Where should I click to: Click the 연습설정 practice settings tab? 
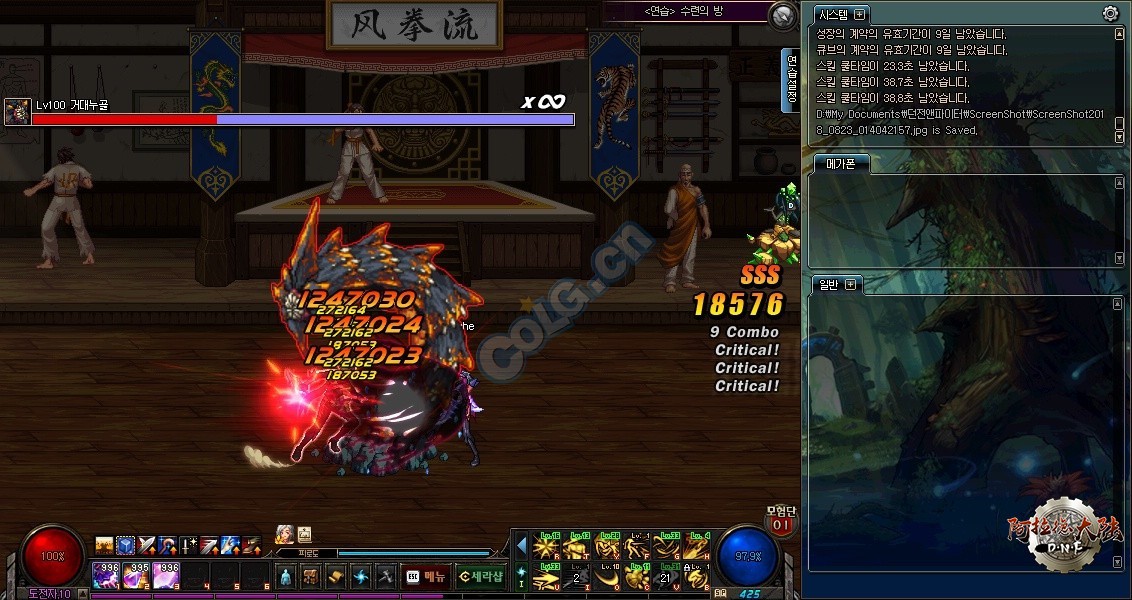coord(791,80)
